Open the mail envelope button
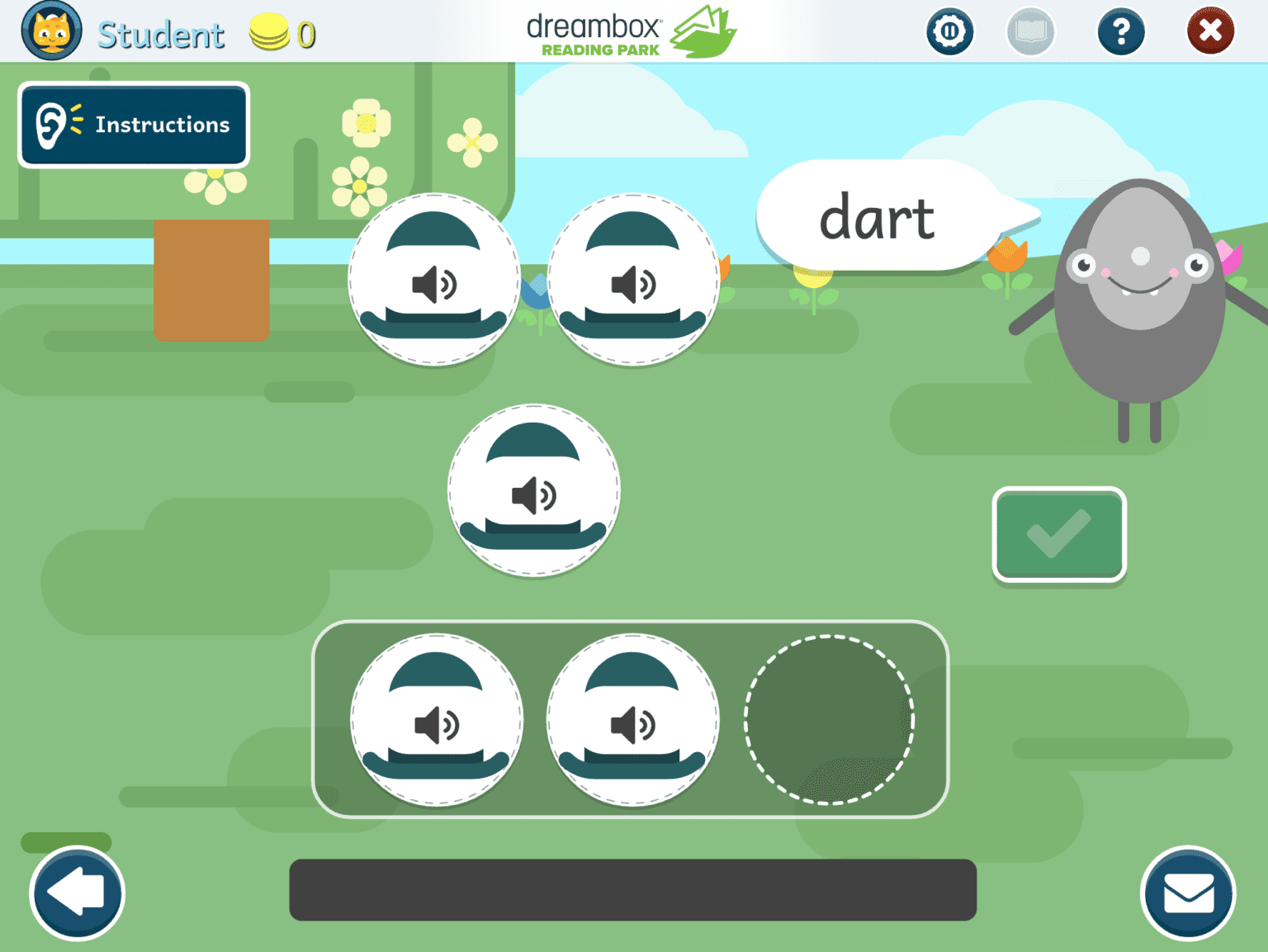The image size is (1268, 952). point(1189,893)
